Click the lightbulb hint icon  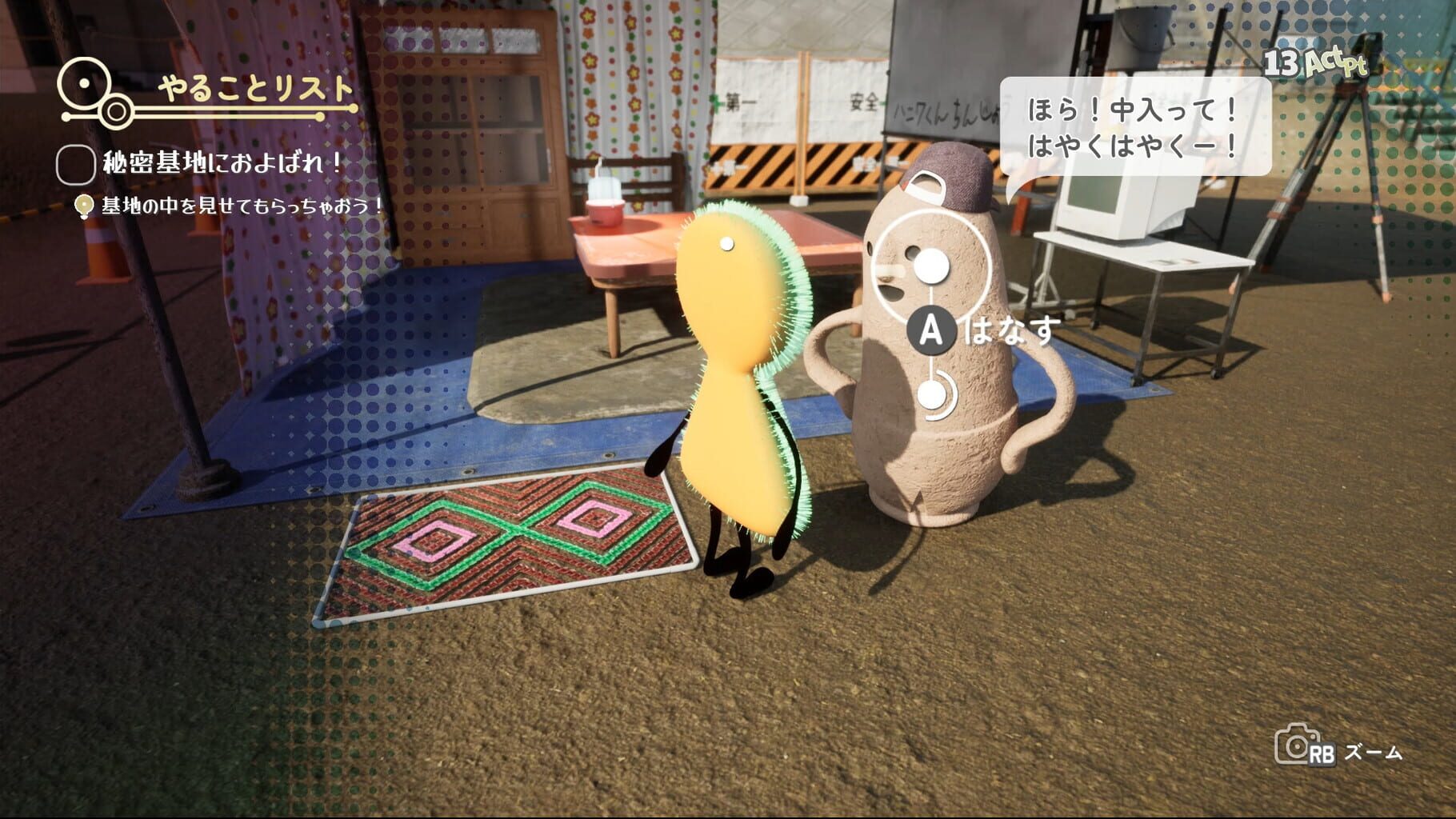pos(83,206)
